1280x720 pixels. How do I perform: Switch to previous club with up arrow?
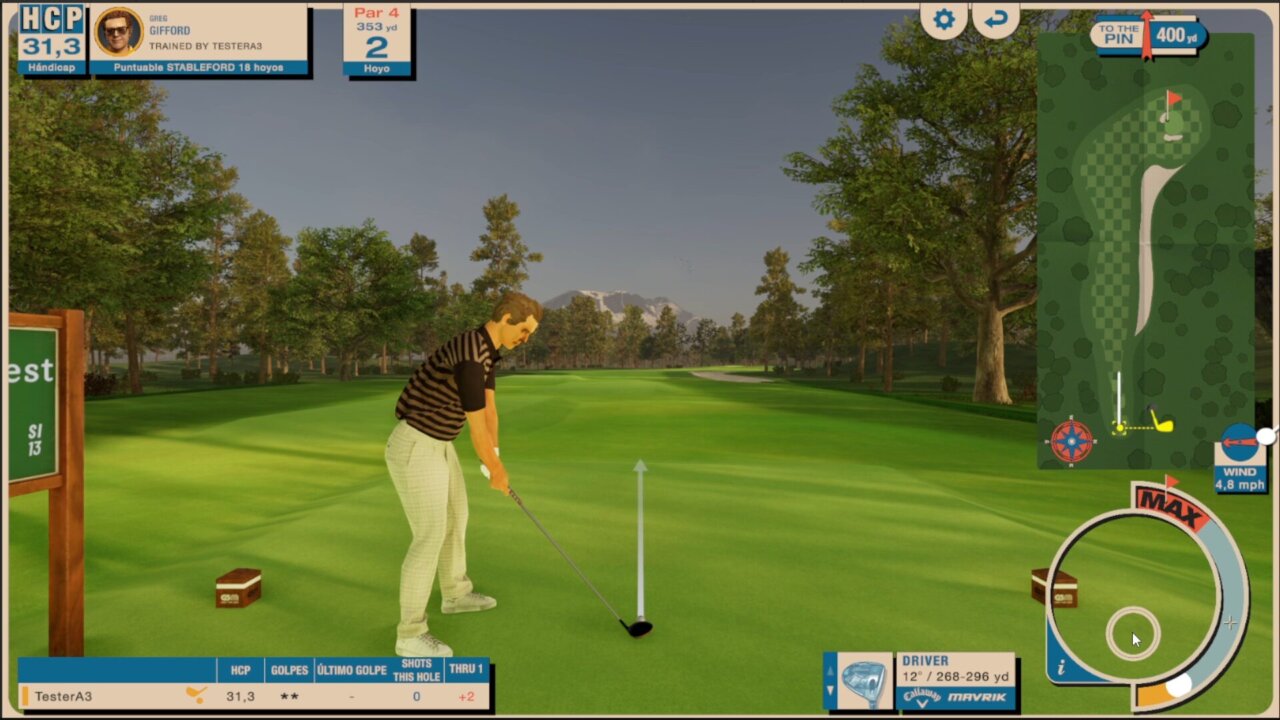(x=830, y=671)
